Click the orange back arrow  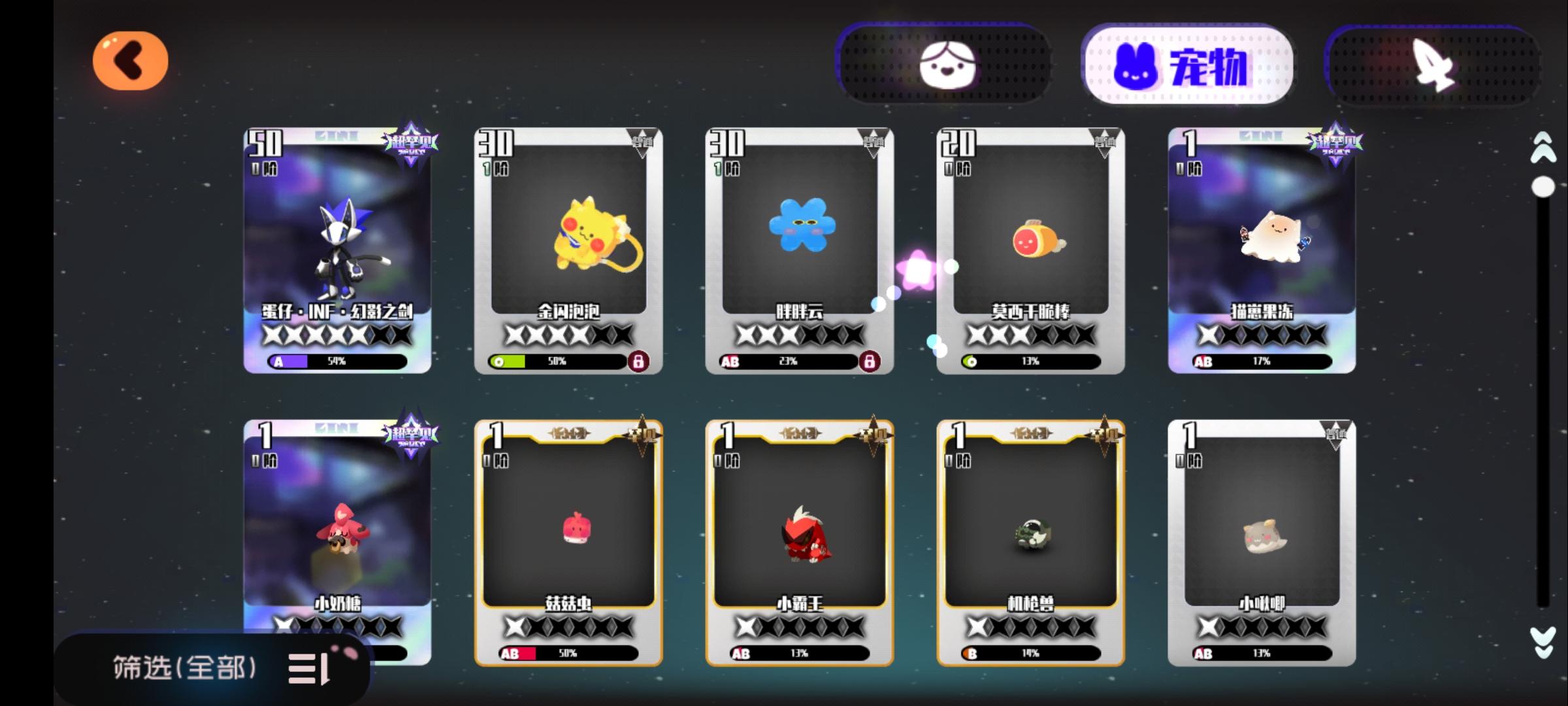[131, 60]
